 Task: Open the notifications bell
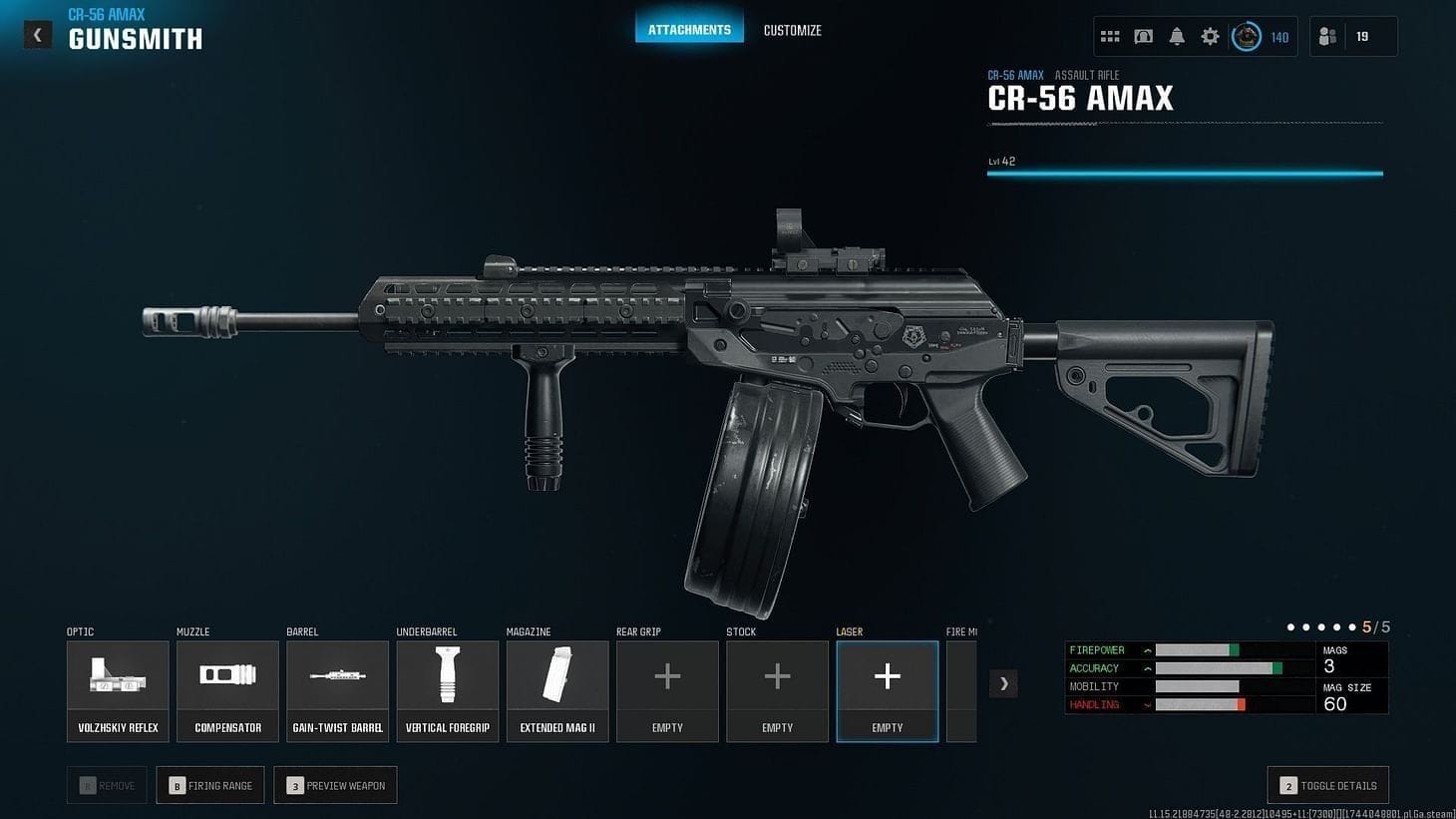[x=1177, y=35]
